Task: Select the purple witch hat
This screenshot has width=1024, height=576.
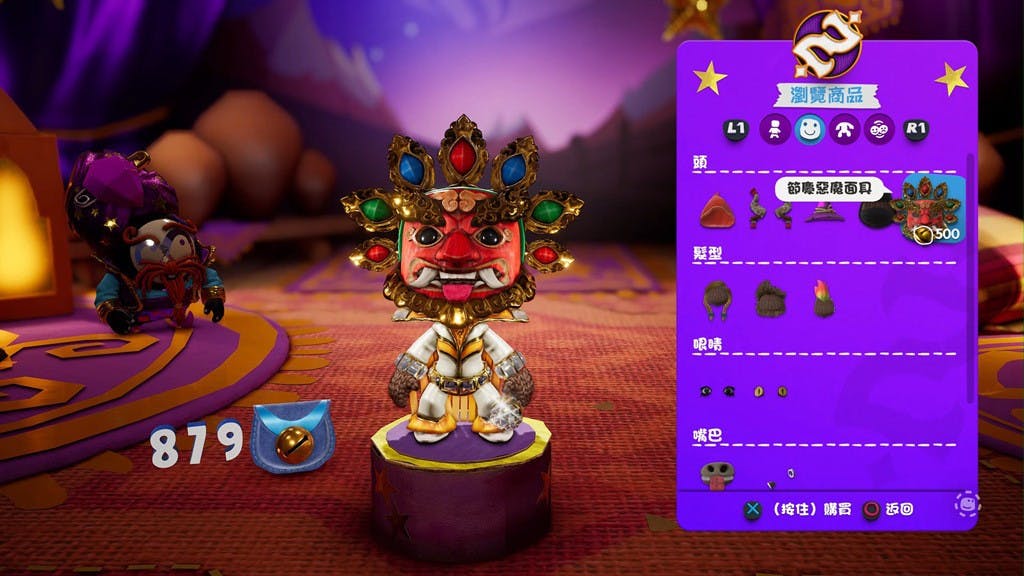Action: [x=823, y=213]
